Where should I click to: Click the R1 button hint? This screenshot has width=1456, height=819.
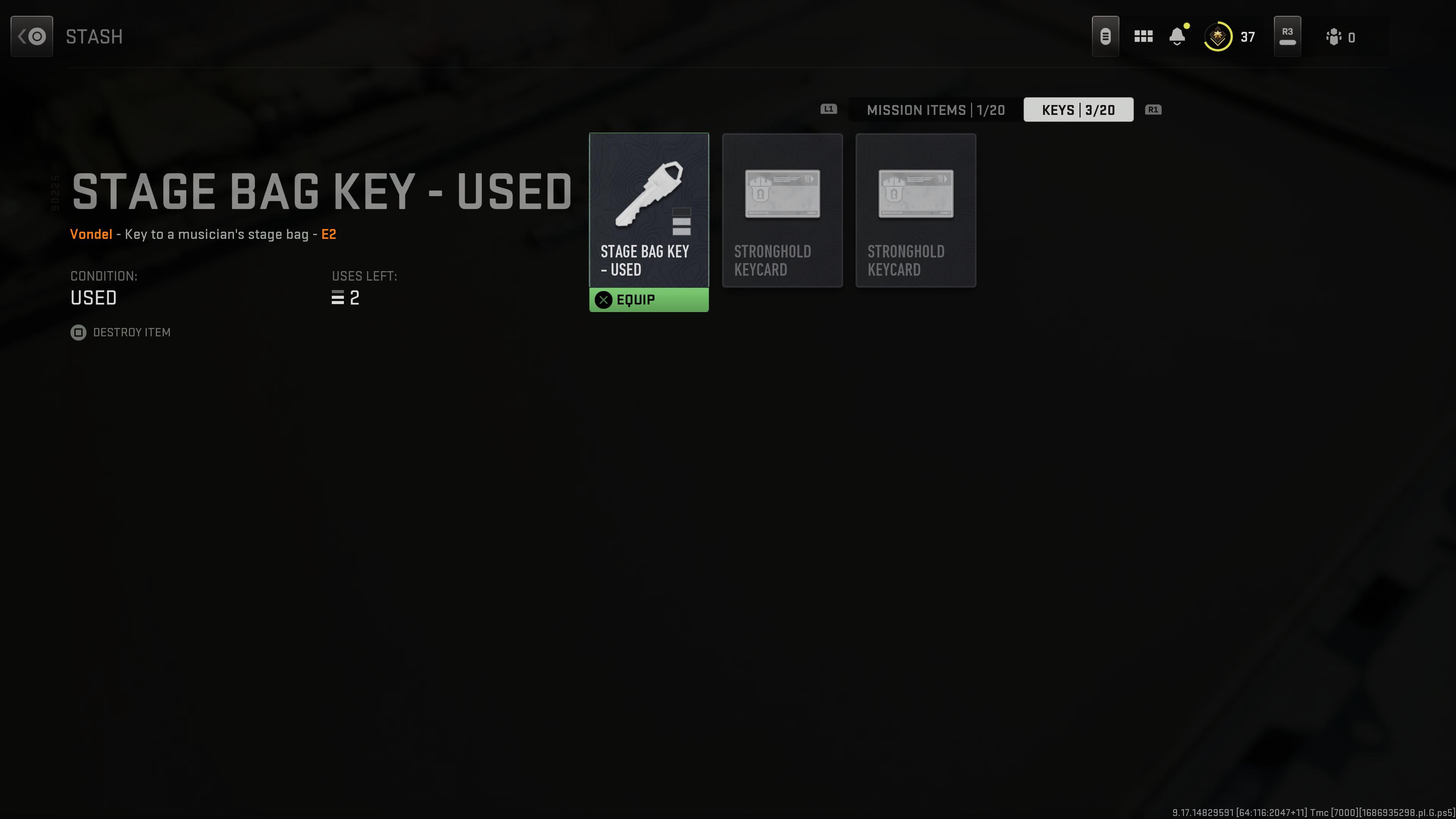1153,110
